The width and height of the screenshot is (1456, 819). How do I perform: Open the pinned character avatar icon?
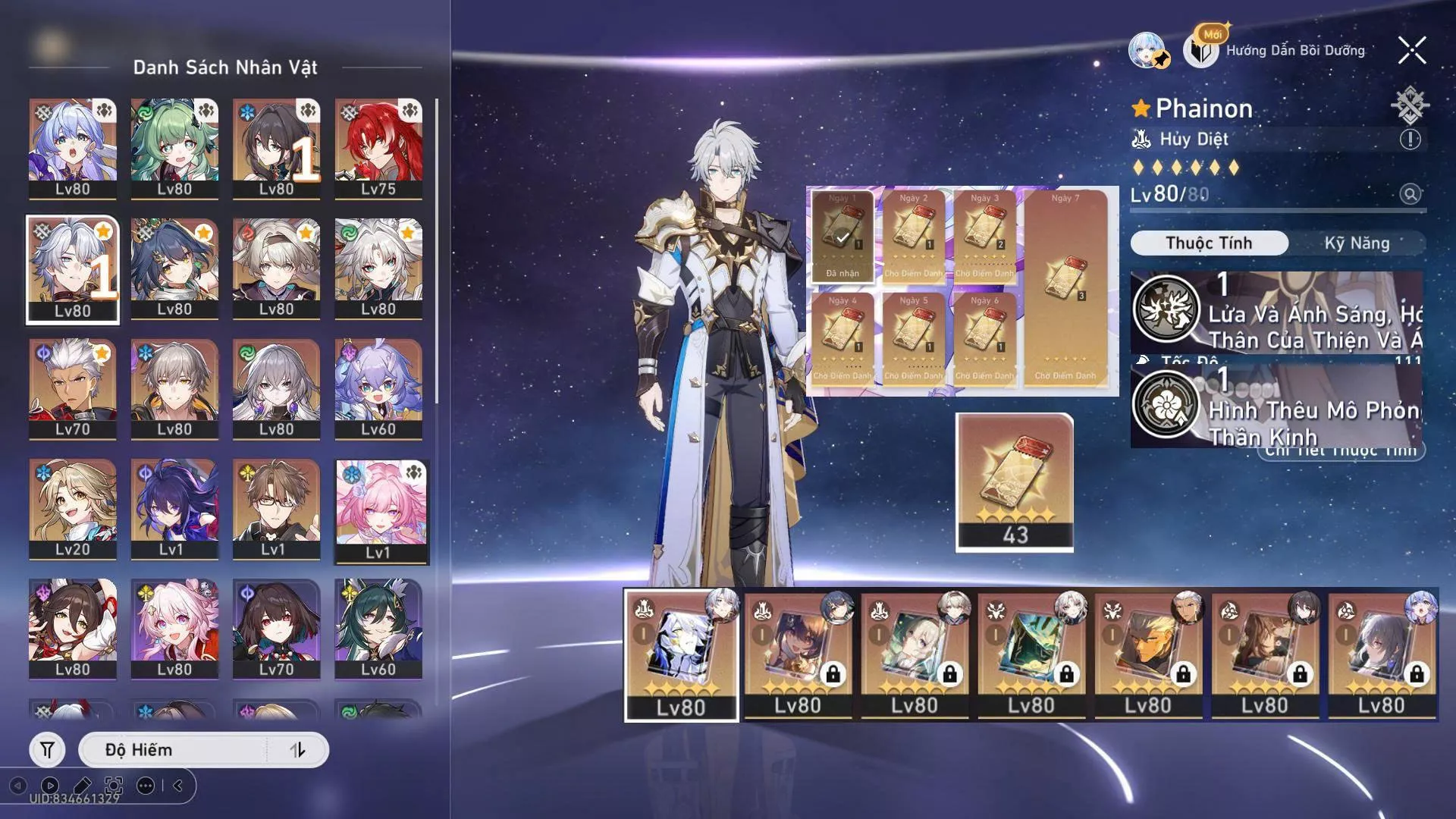pos(1148,51)
